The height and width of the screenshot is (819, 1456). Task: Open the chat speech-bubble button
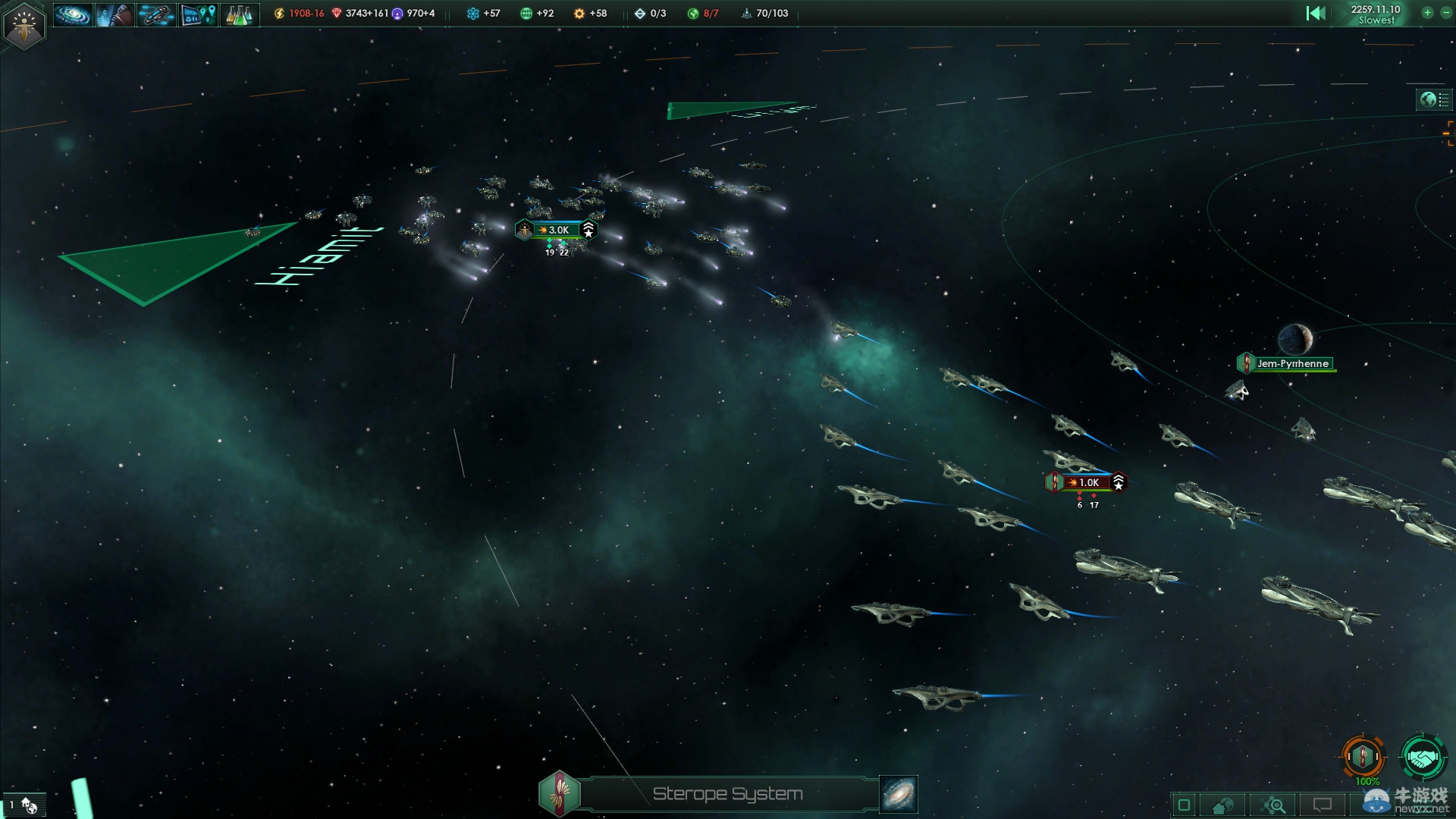point(1323,805)
